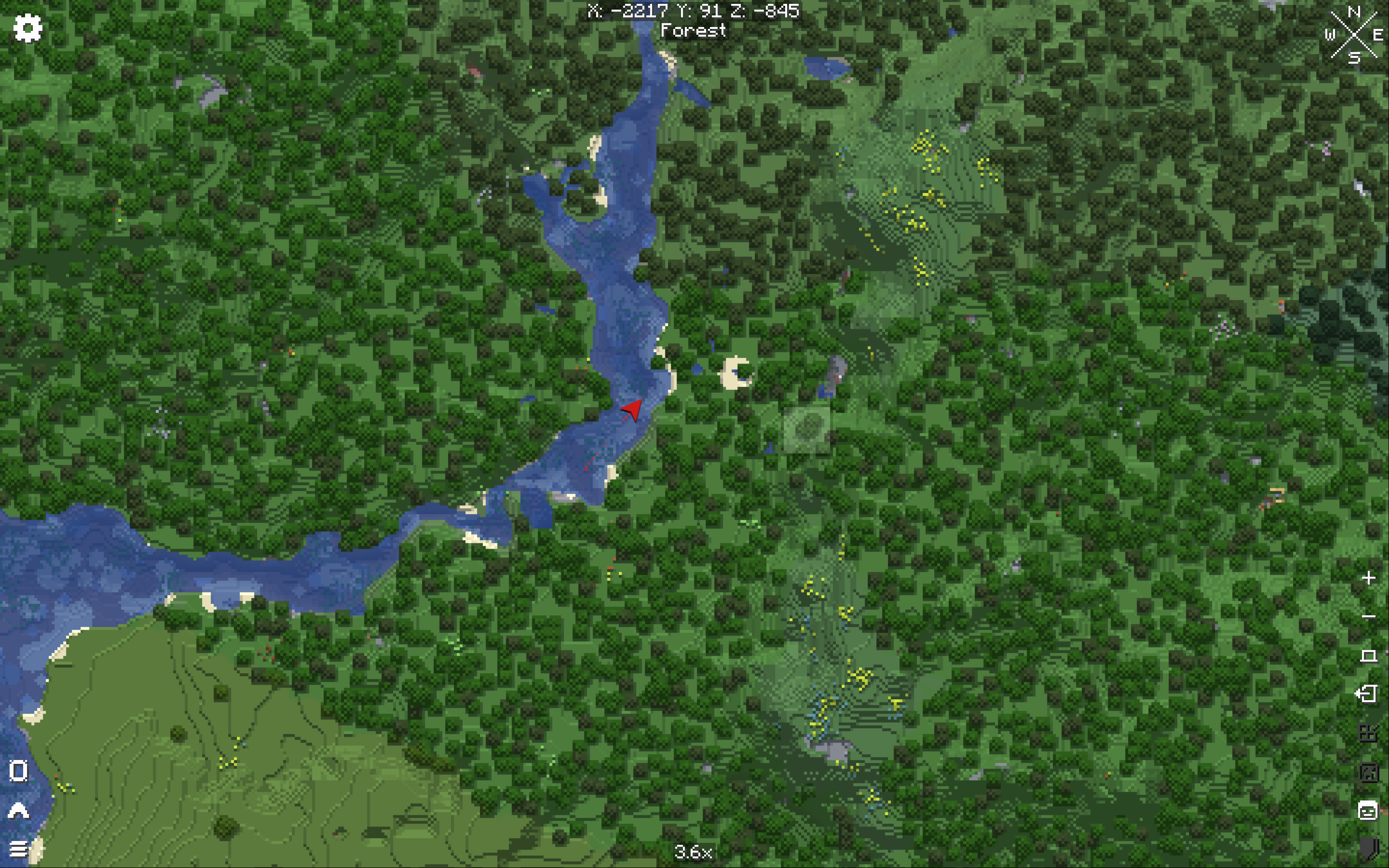Select the red player arrow marker
1389x868 pixels.
tap(632, 410)
